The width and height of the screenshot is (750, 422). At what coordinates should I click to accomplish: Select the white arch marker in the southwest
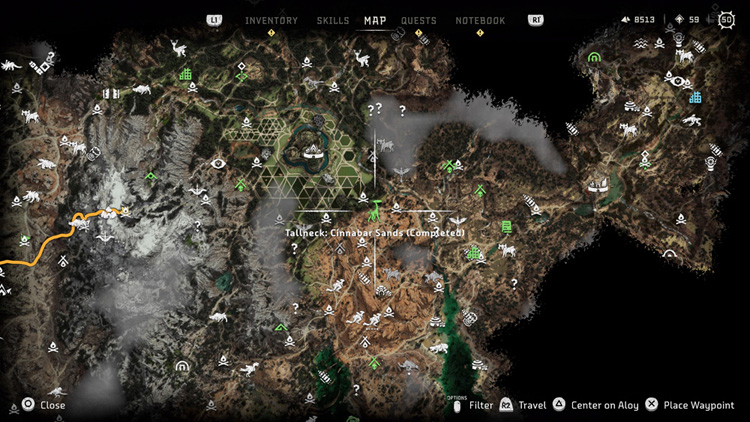tap(181, 366)
